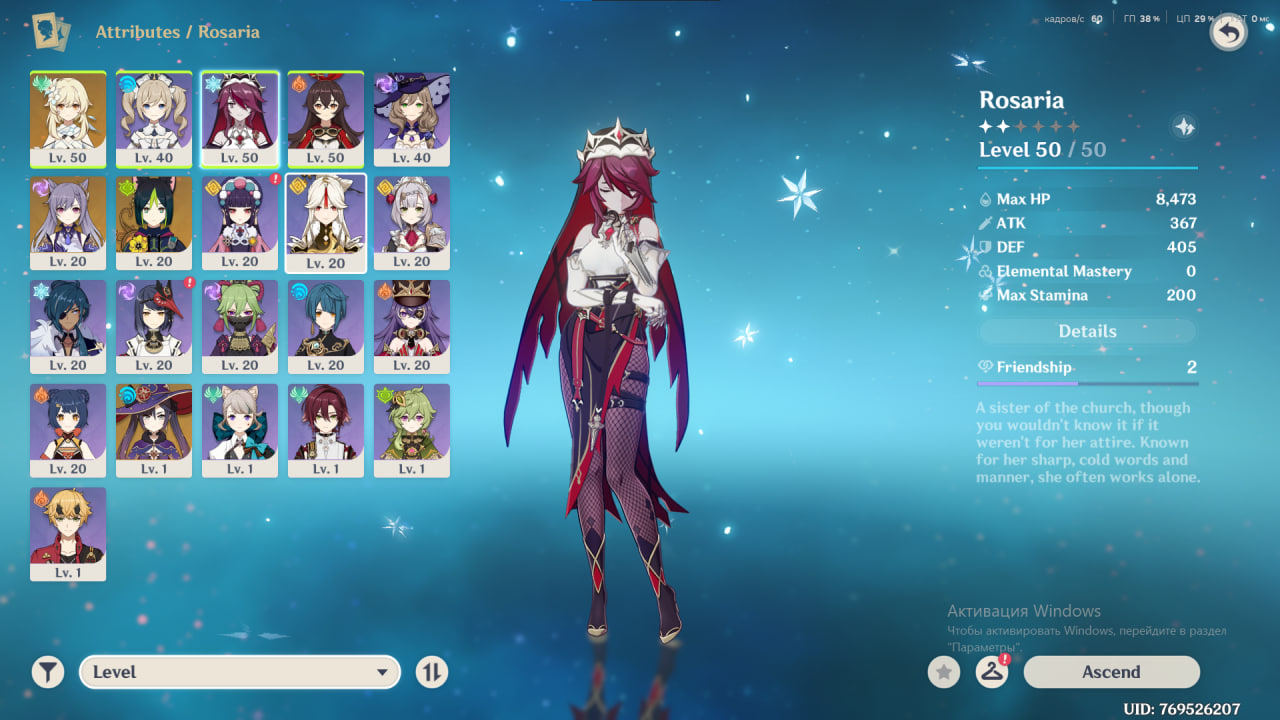Screen dimensions: 1280x720
Task: Choose Amber's character portrait
Action: pos(326,118)
